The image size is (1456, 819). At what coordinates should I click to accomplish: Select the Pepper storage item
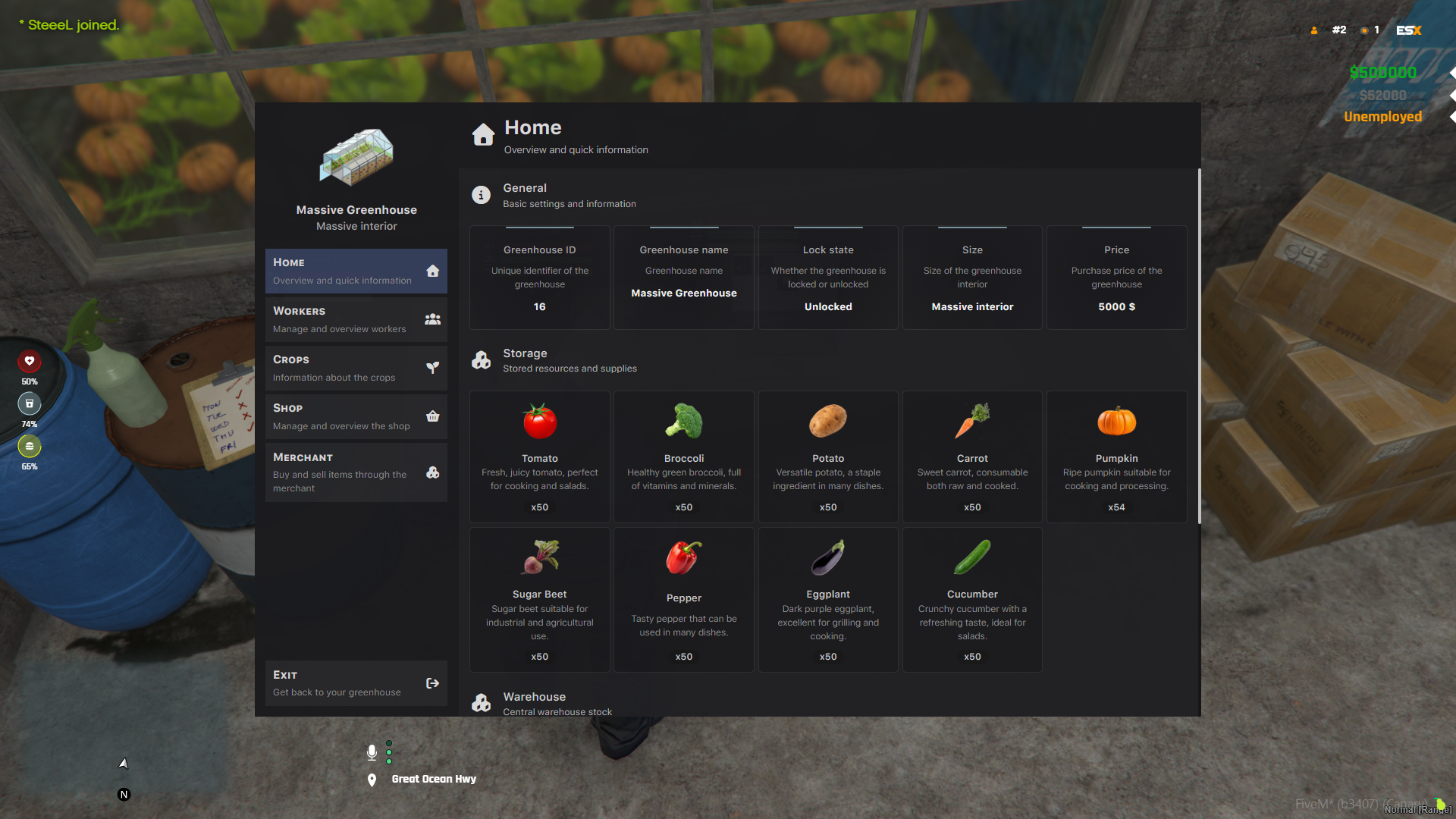click(x=683, y=599)
